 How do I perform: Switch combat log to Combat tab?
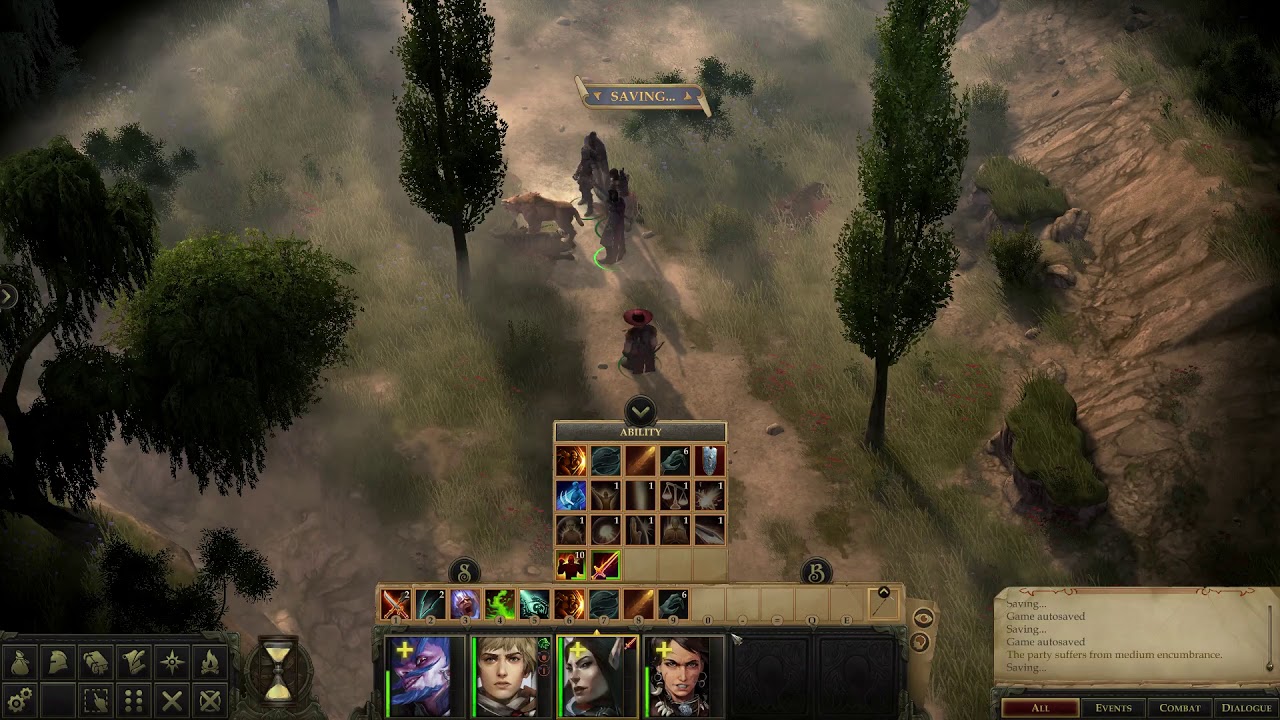[1179, 708]
